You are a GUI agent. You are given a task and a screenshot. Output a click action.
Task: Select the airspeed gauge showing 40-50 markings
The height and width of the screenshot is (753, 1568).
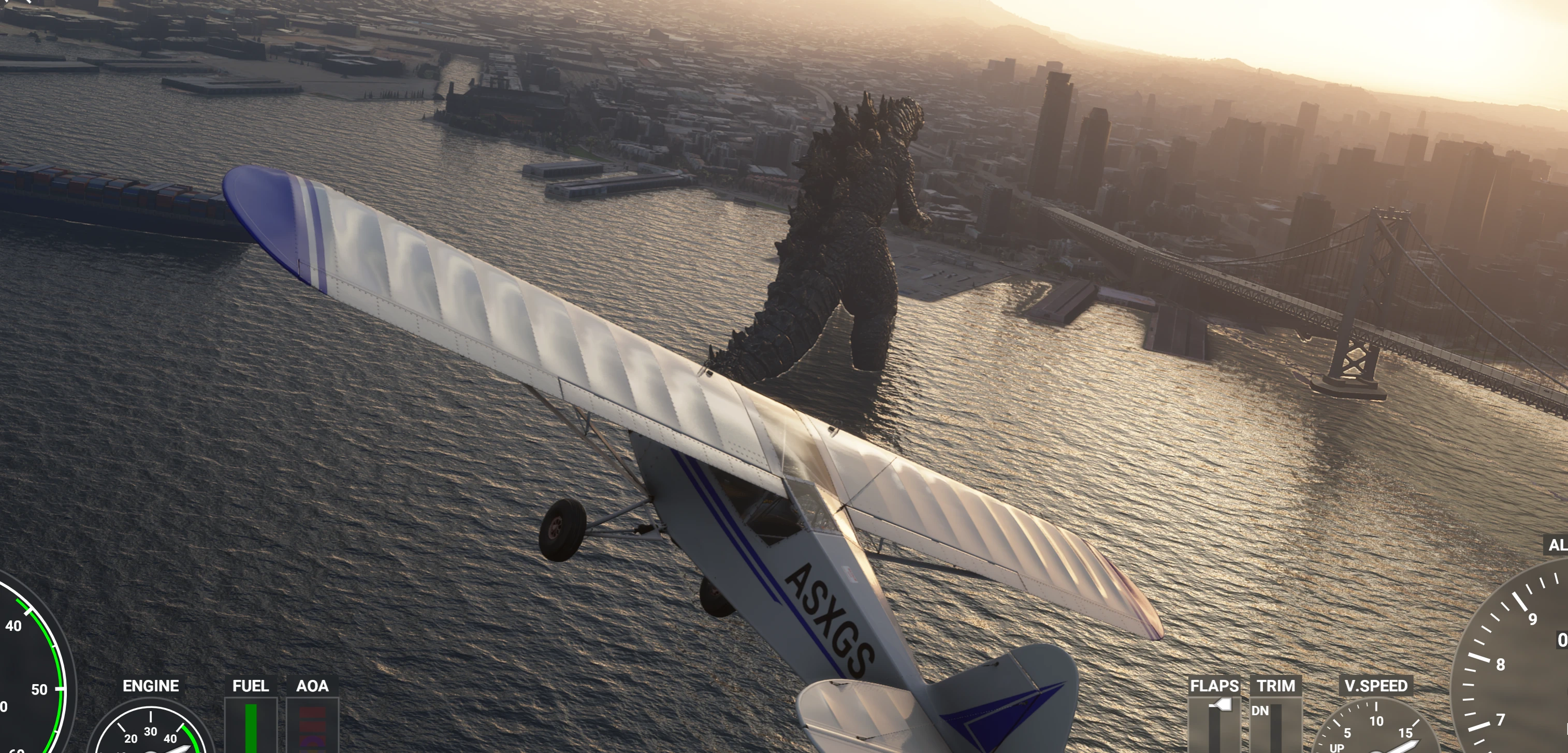(27, 663)
